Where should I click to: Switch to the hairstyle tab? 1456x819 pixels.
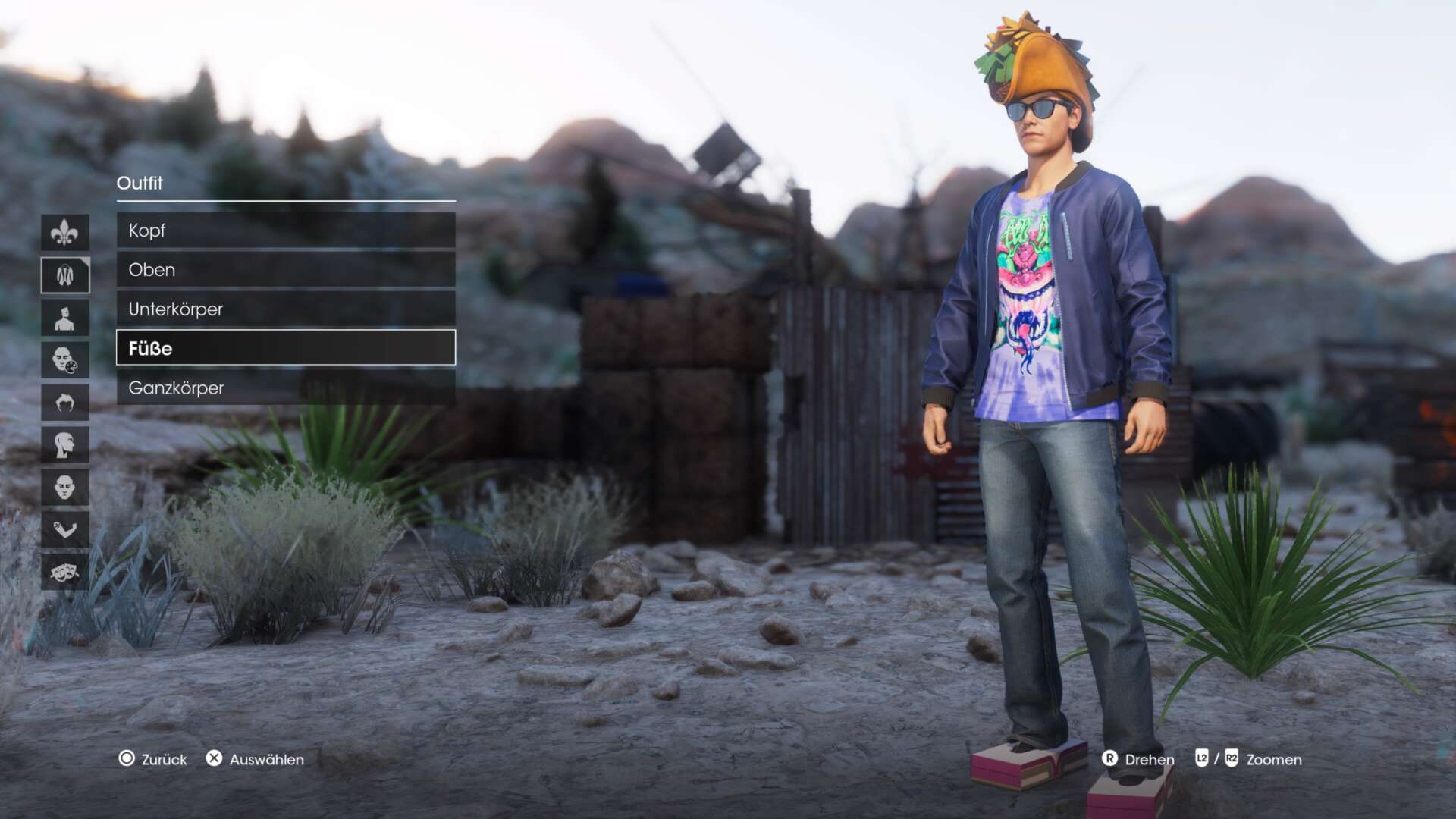pyautogui.click(x=65, y=402)
